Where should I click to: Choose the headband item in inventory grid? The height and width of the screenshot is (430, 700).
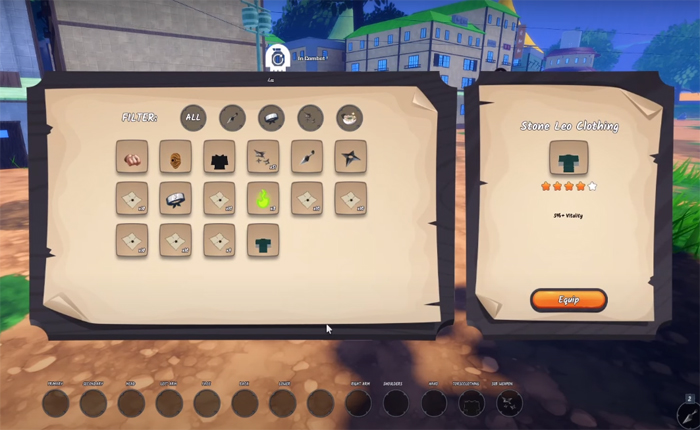(x=175, y=199)
